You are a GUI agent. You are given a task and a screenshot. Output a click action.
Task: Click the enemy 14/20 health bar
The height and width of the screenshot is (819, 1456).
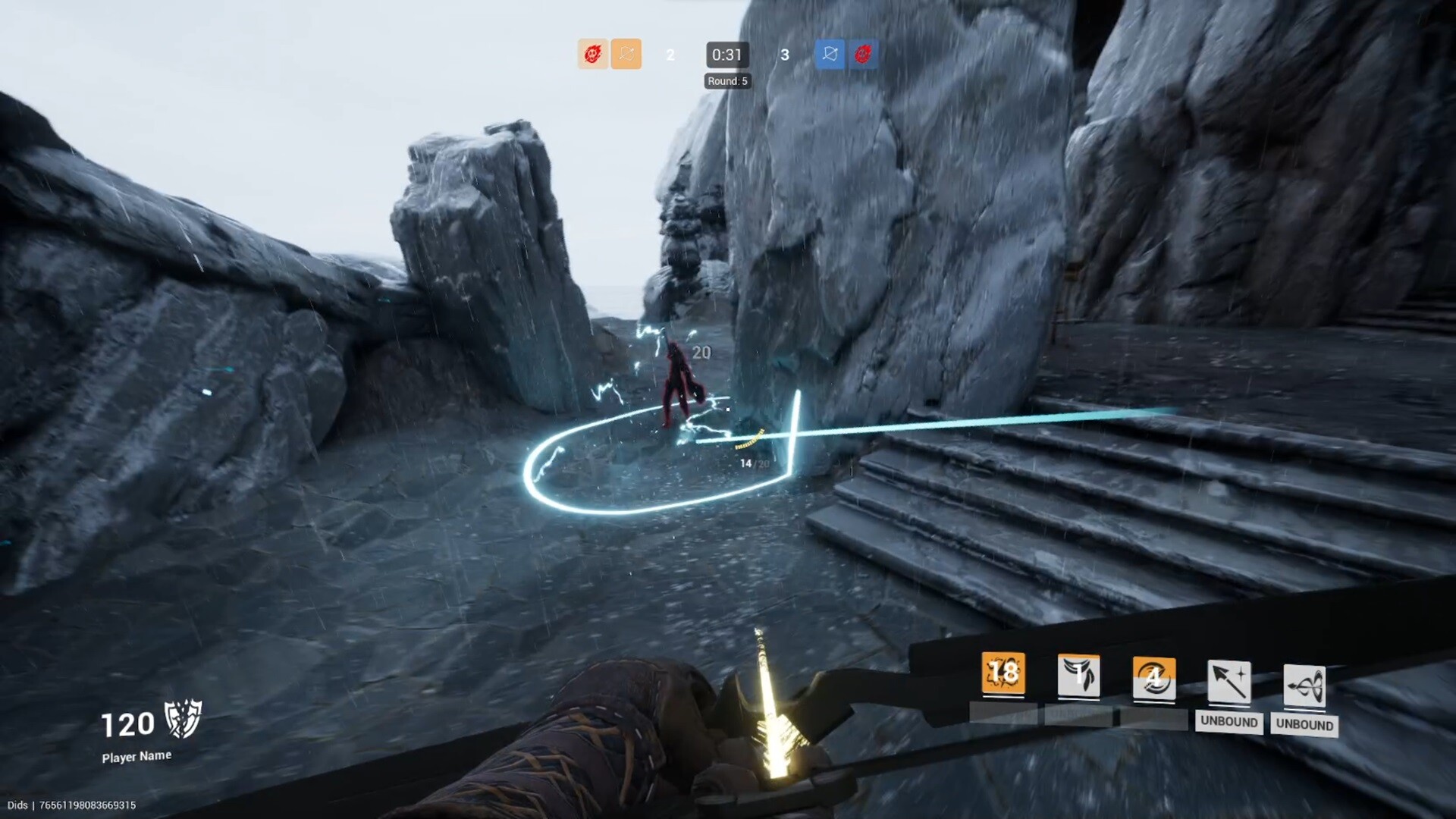[752, 460]
